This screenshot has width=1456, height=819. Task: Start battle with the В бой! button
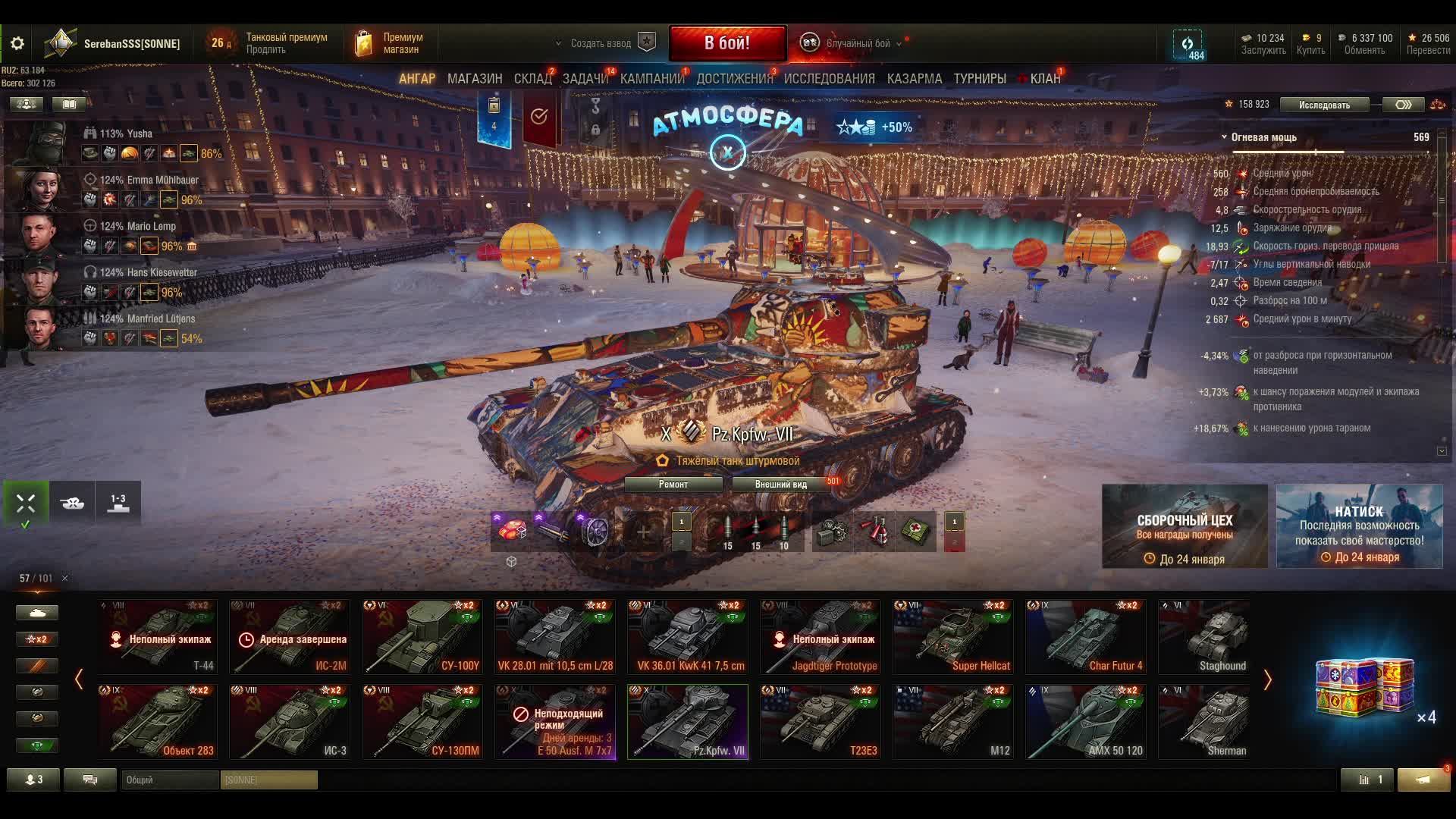pyautogui.click(x=726, y=43)
